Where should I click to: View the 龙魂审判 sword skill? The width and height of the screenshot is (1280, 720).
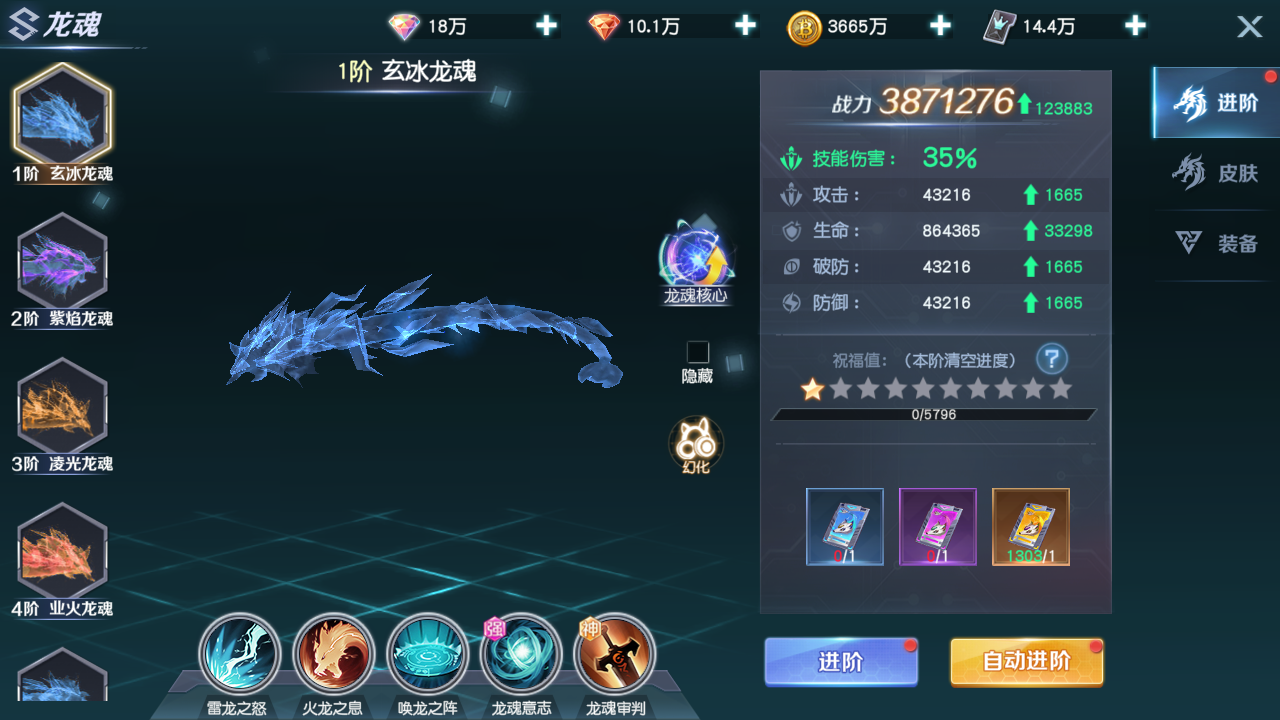point(613,653)
